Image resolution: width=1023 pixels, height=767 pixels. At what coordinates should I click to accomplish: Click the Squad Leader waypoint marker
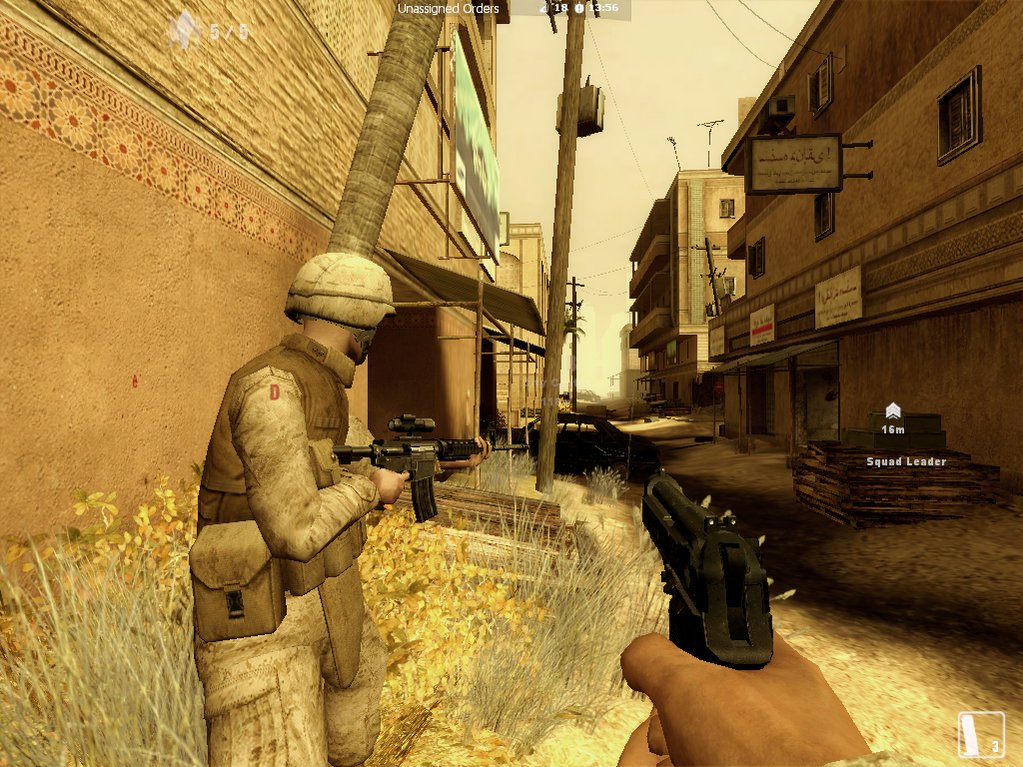tap(893, 411)
